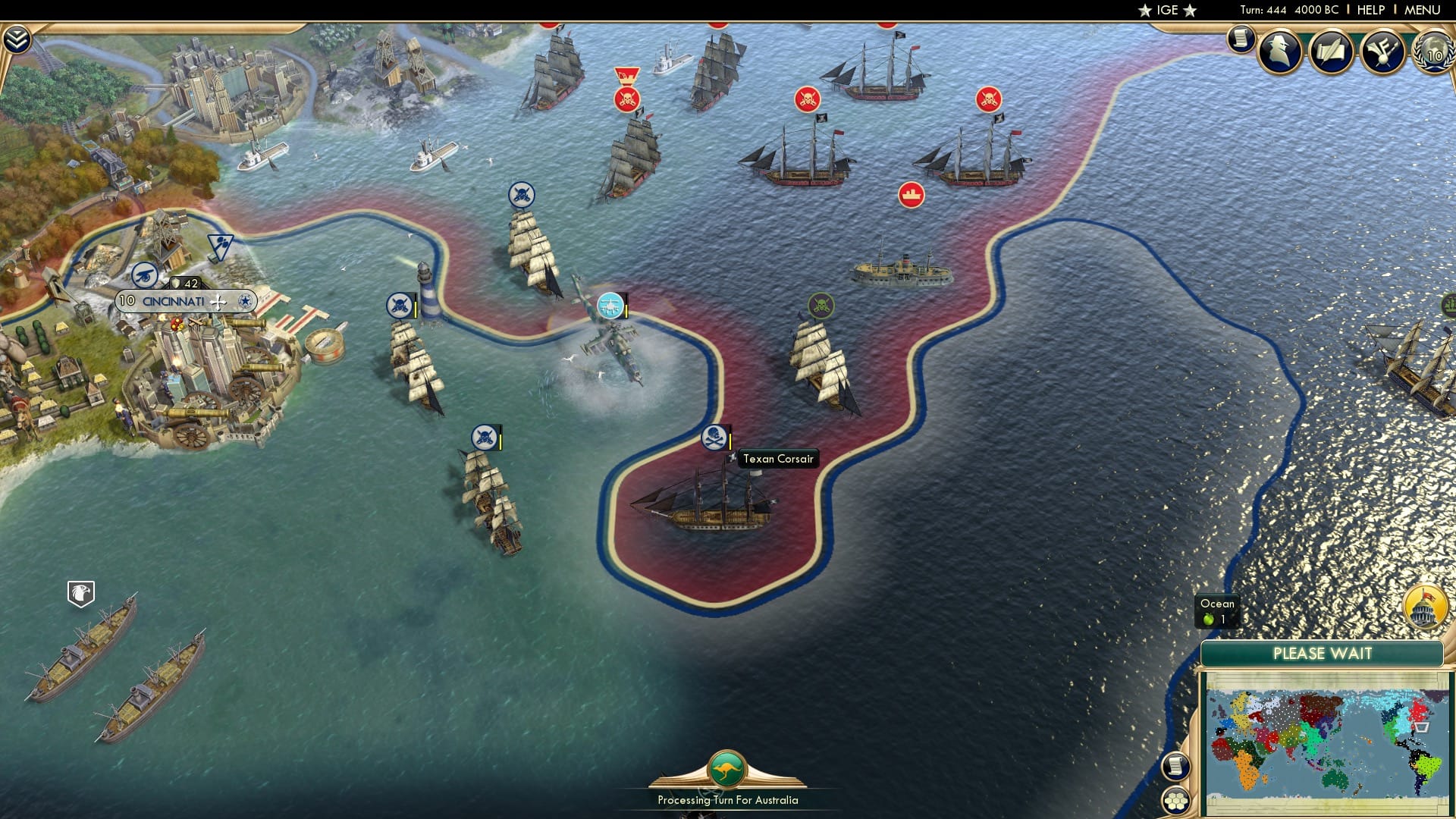The image size is (1456, 819).
Task: Select the Texan Corsair pirate unit flag
Action: (715, 436)
